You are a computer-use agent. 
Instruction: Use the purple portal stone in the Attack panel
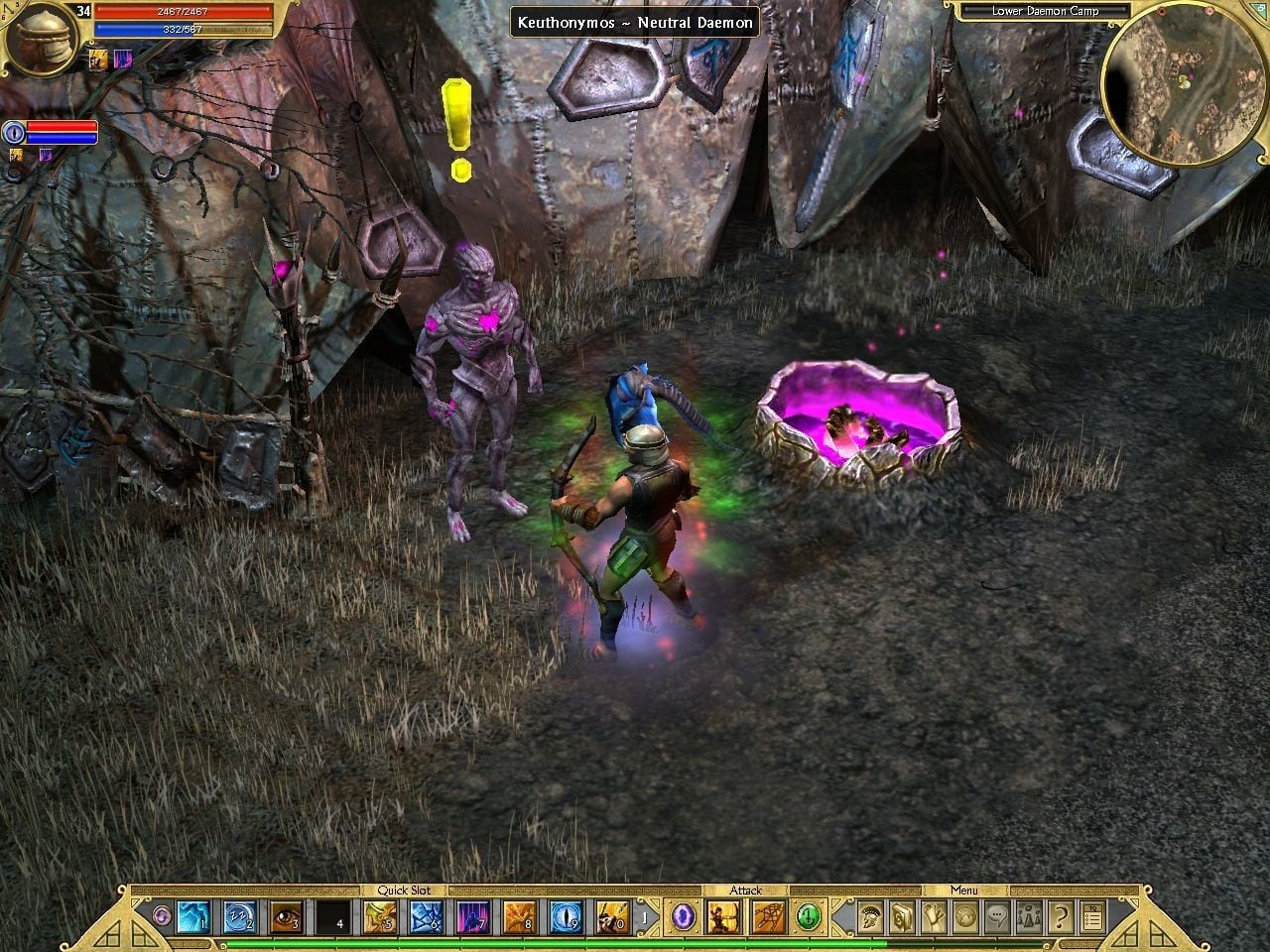coord(683,918)
